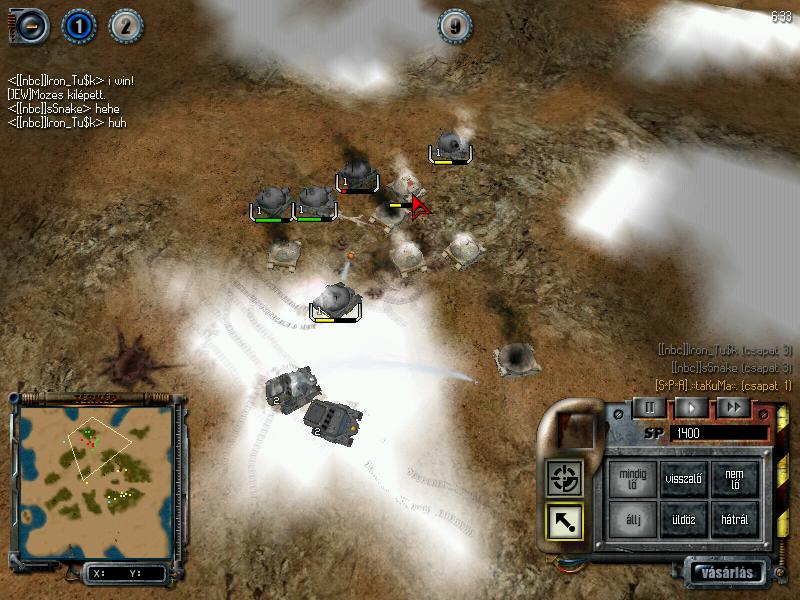The height and width of the screenshot is (600, 800).
Task: Choose the 'hátrál' retreat order
Action: click(x=735, y=520)
